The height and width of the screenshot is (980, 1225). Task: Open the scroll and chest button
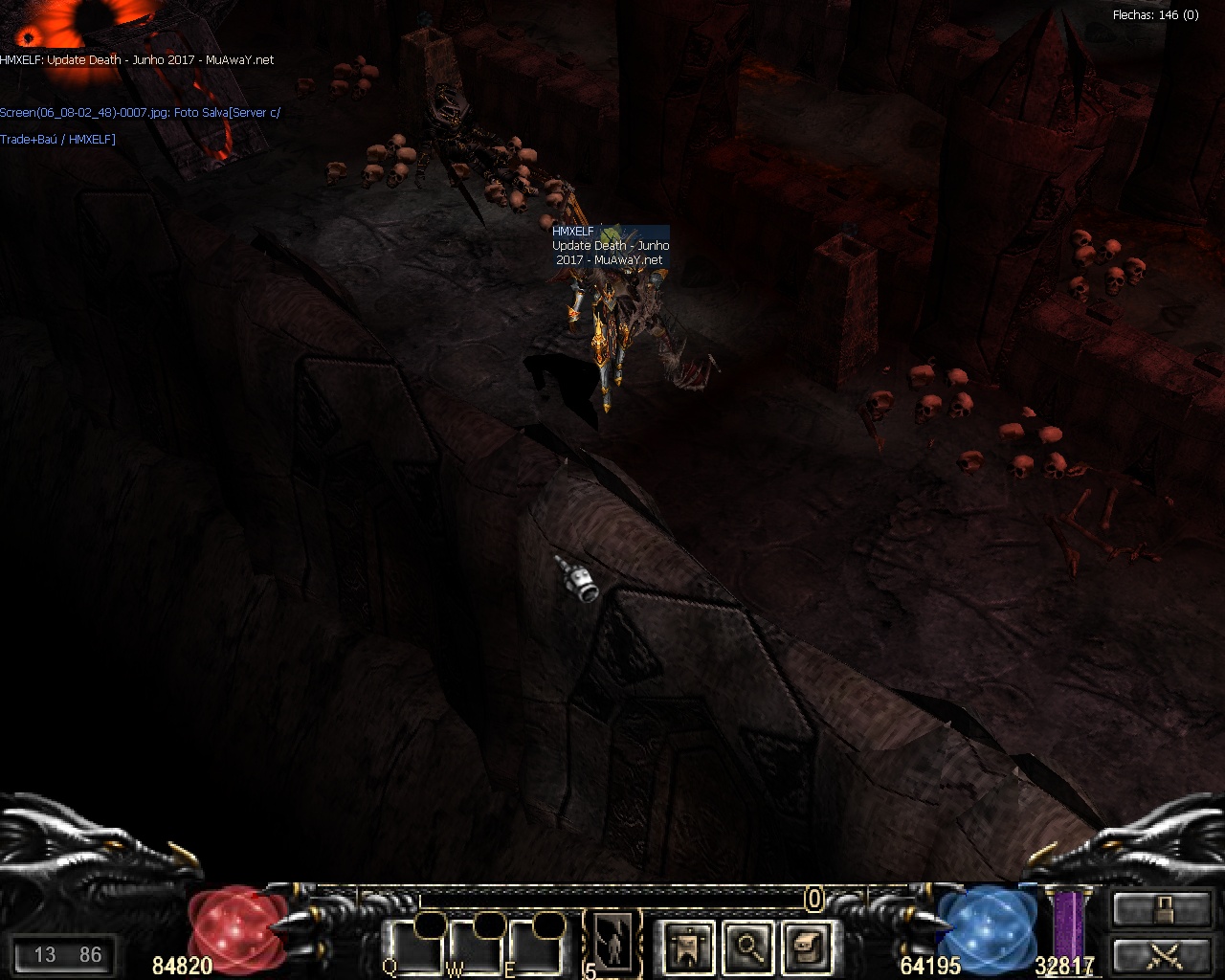(805, 946)
